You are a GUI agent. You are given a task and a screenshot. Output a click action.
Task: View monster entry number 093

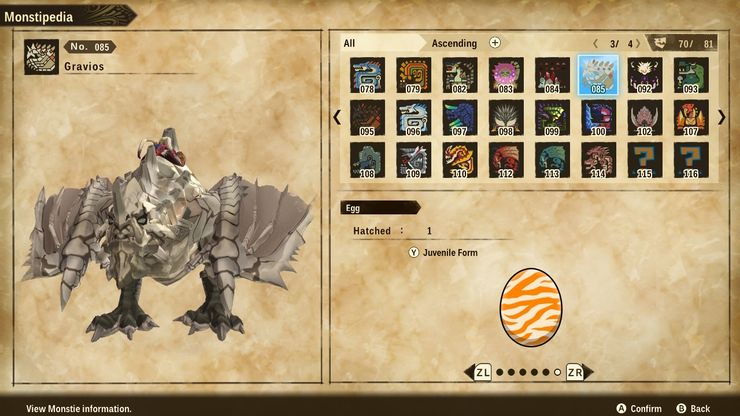[691, 75]
